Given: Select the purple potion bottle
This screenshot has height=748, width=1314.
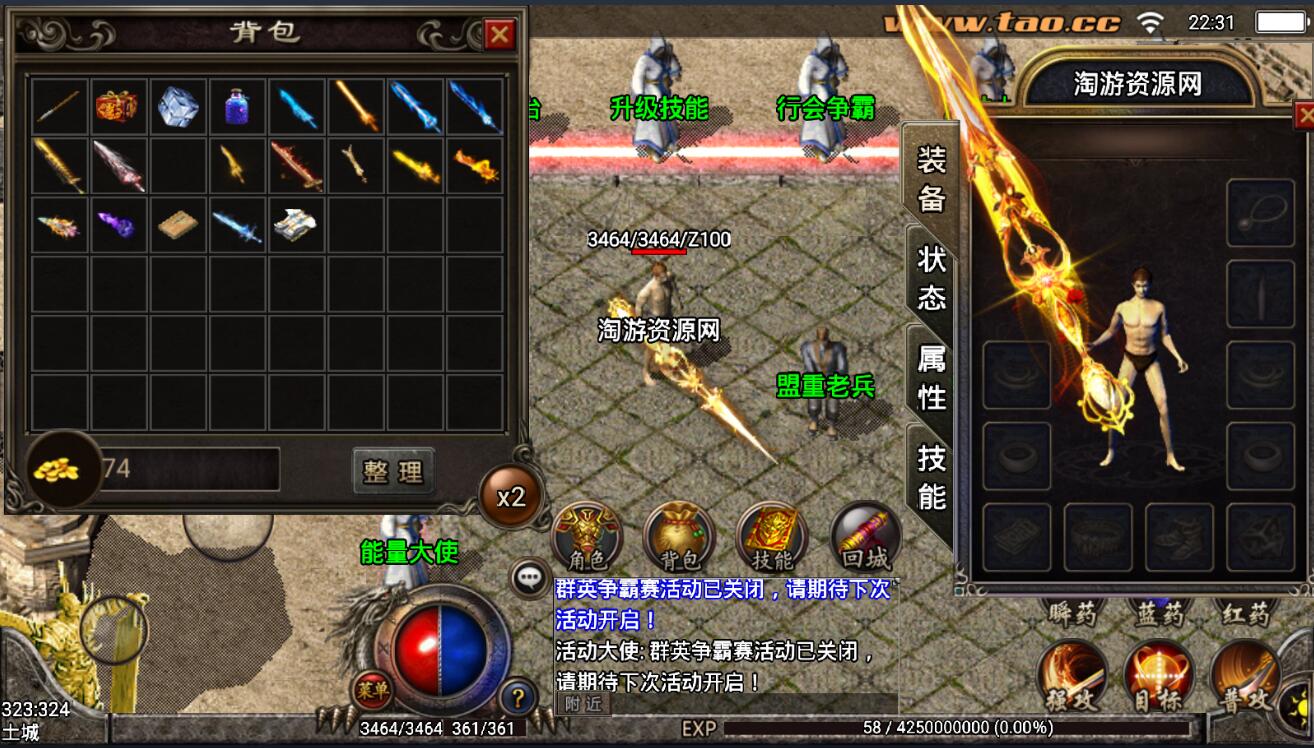Looking at the screenshot, I should click(237, 106).
